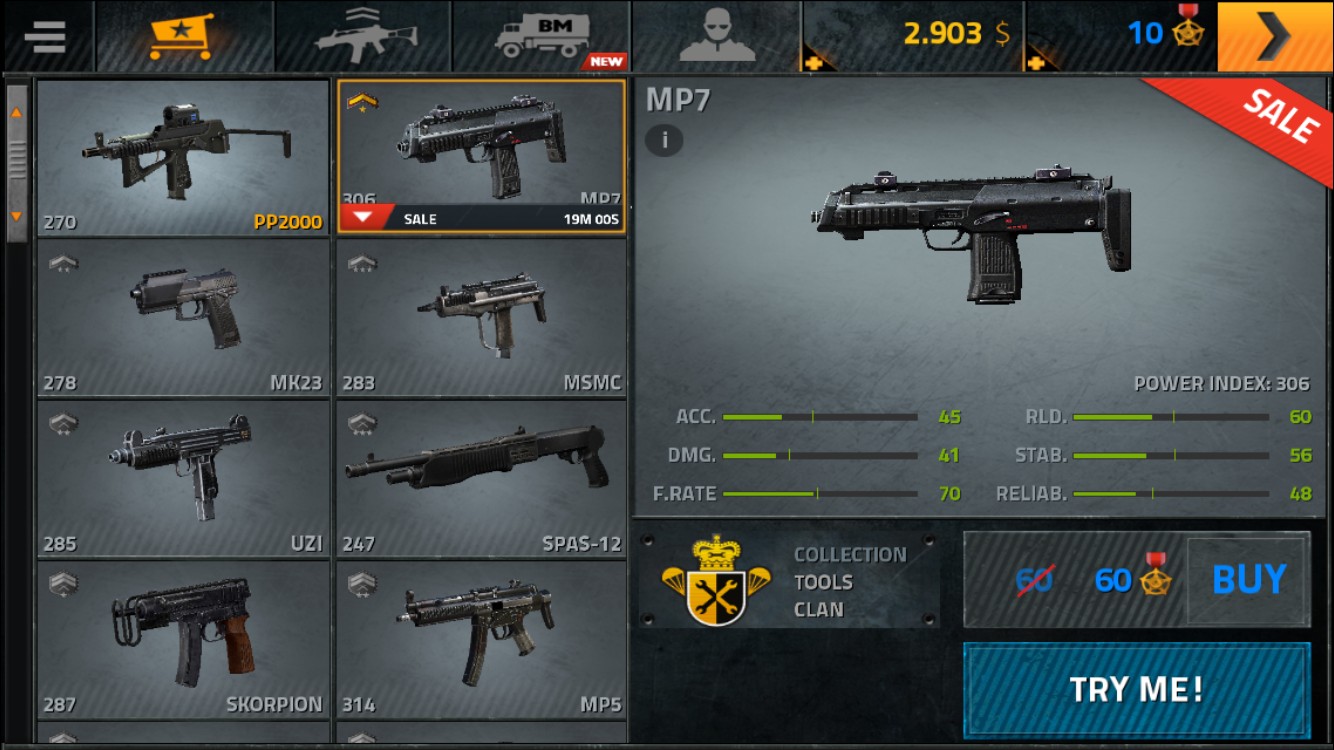Show MP7 info with the i icon

(x=664, y=140)
